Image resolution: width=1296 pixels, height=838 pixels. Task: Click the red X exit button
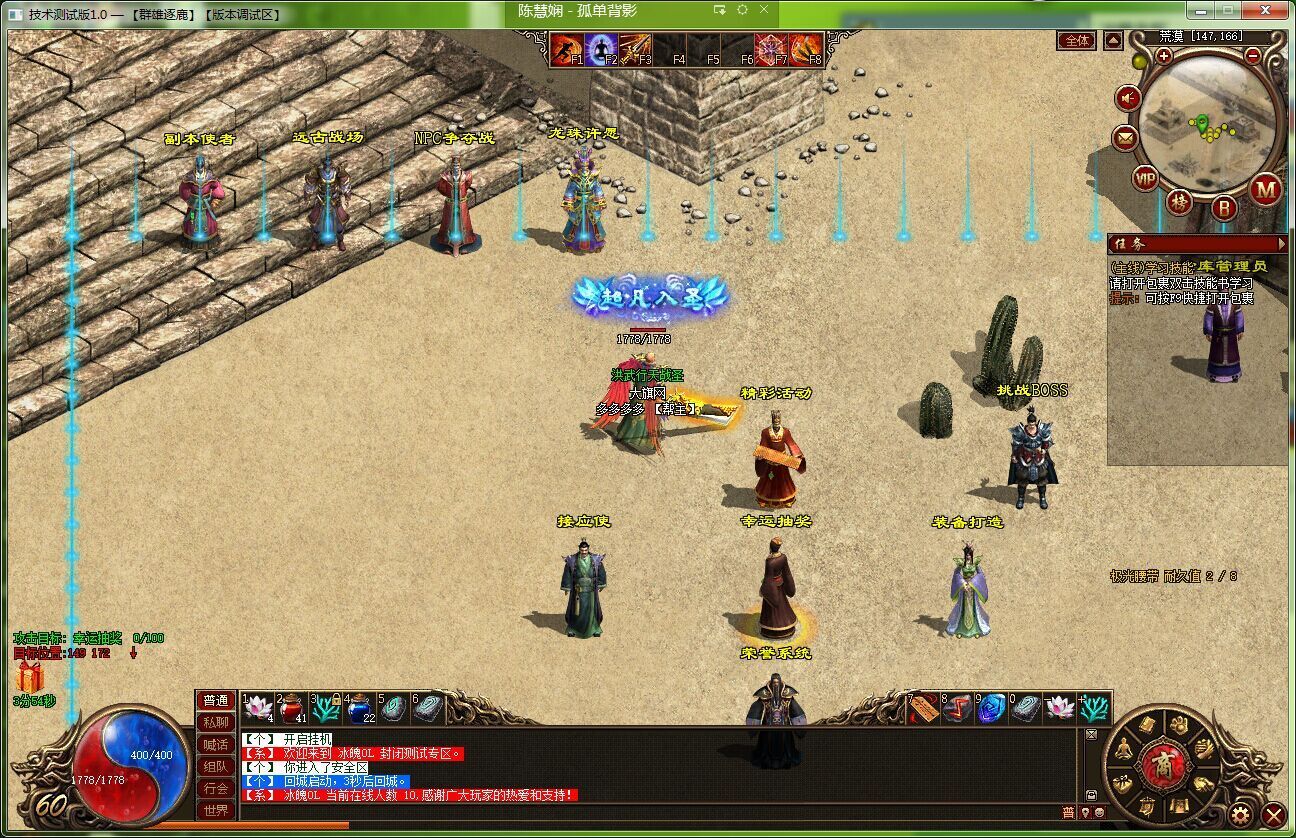tap(1273, 814)
